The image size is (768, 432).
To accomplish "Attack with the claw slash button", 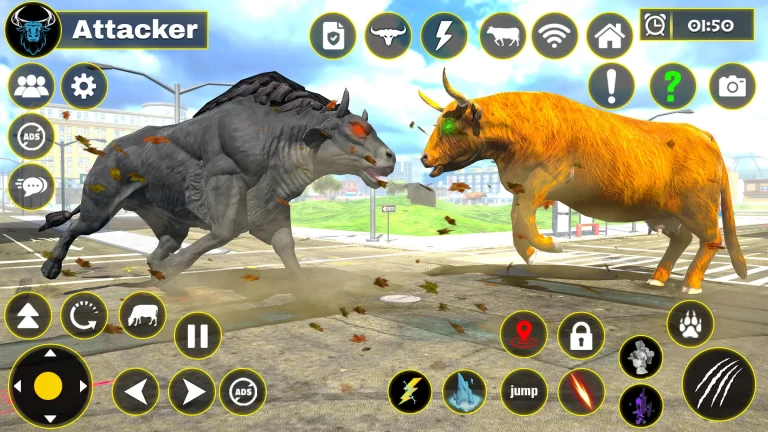I will (x=718, y=384).
